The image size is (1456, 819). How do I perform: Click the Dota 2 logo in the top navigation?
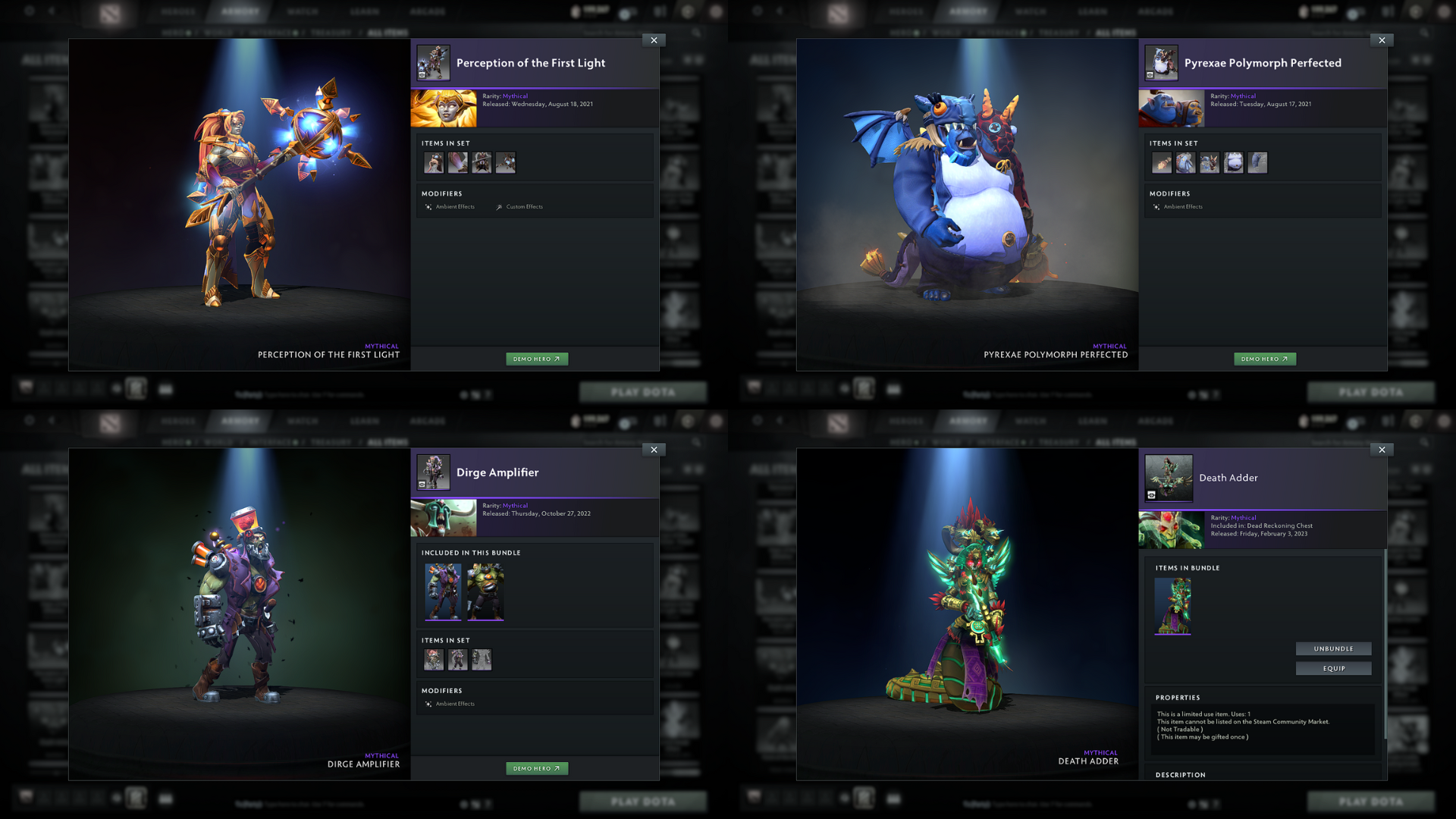108,11
